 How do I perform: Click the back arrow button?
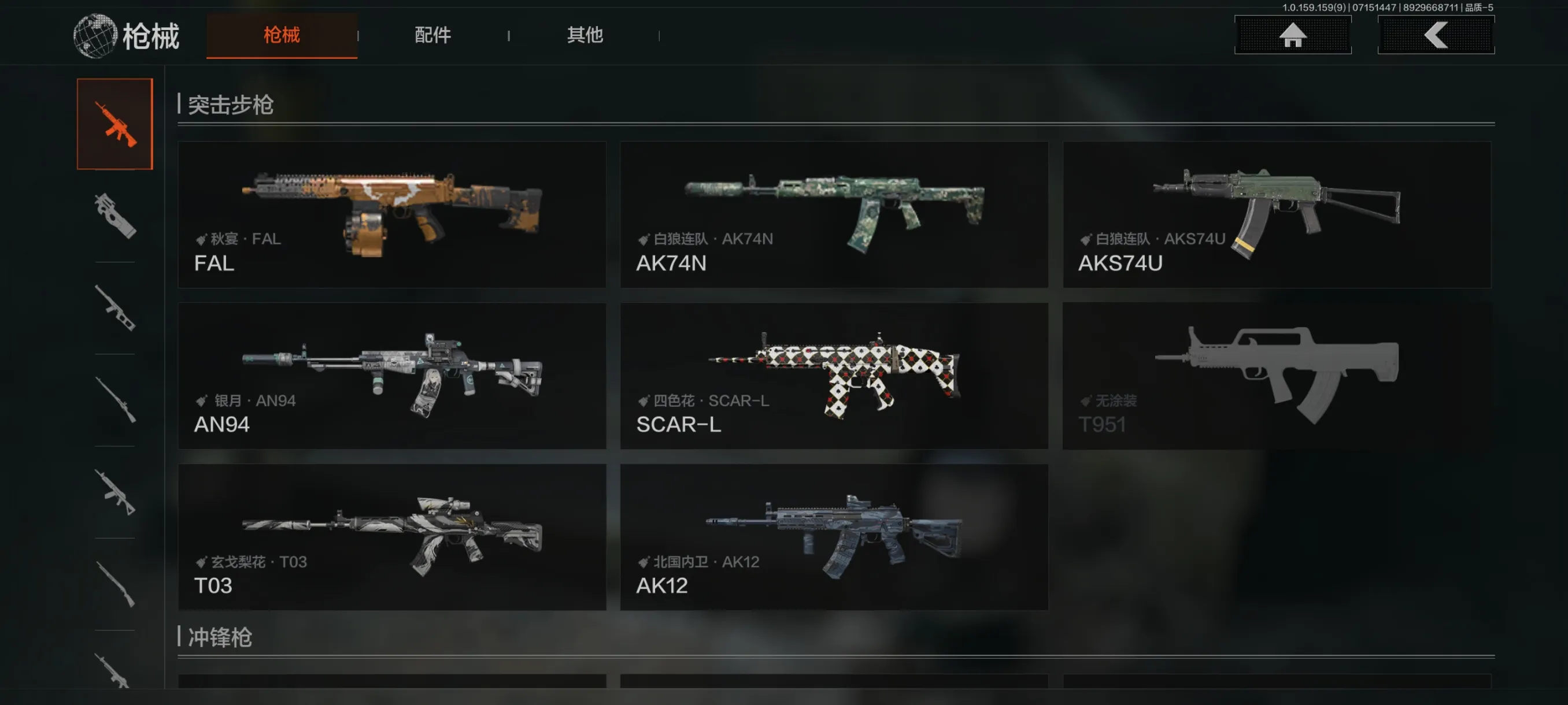[1435, 35]
